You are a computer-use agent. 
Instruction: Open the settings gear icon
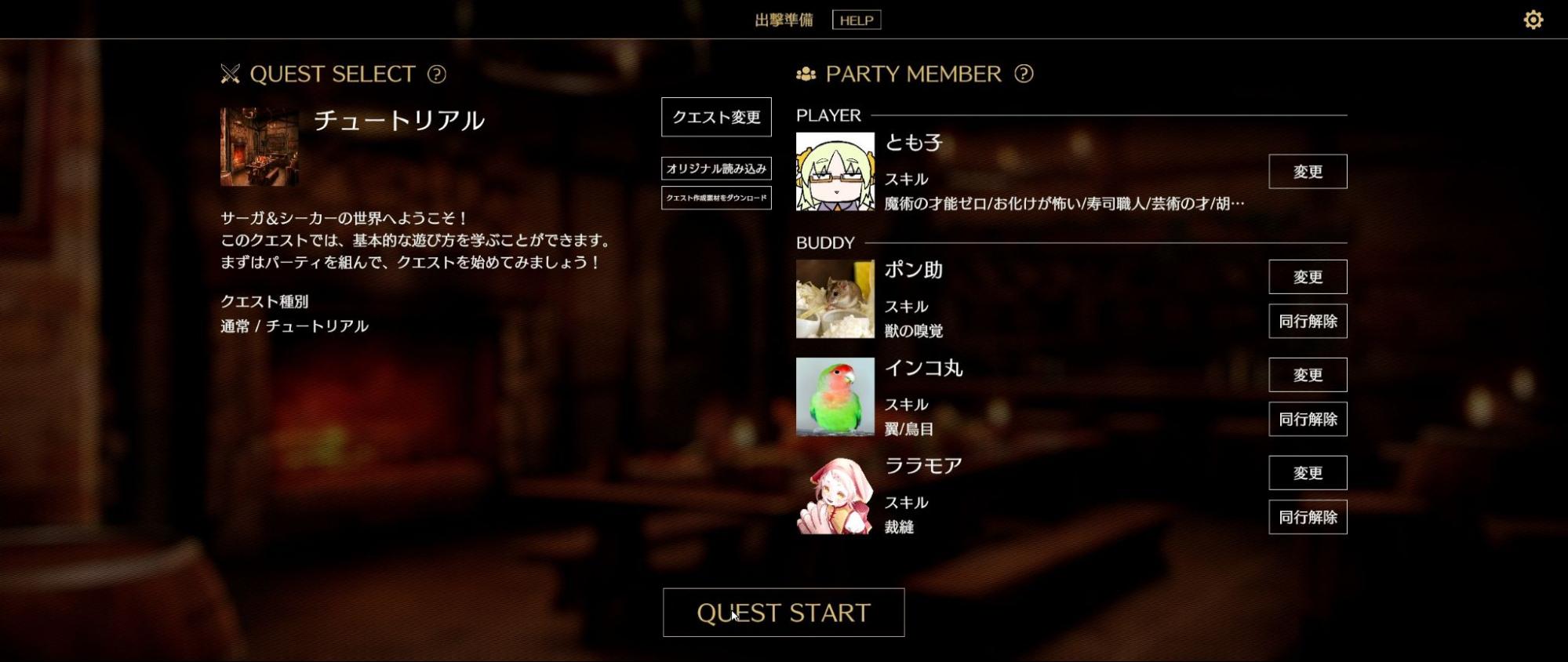(x=1532, y=20)
